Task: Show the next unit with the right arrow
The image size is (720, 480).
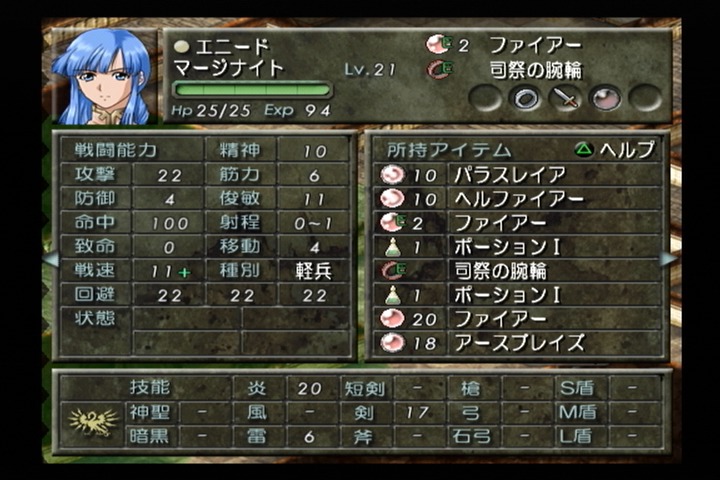Action: point(668,259)
